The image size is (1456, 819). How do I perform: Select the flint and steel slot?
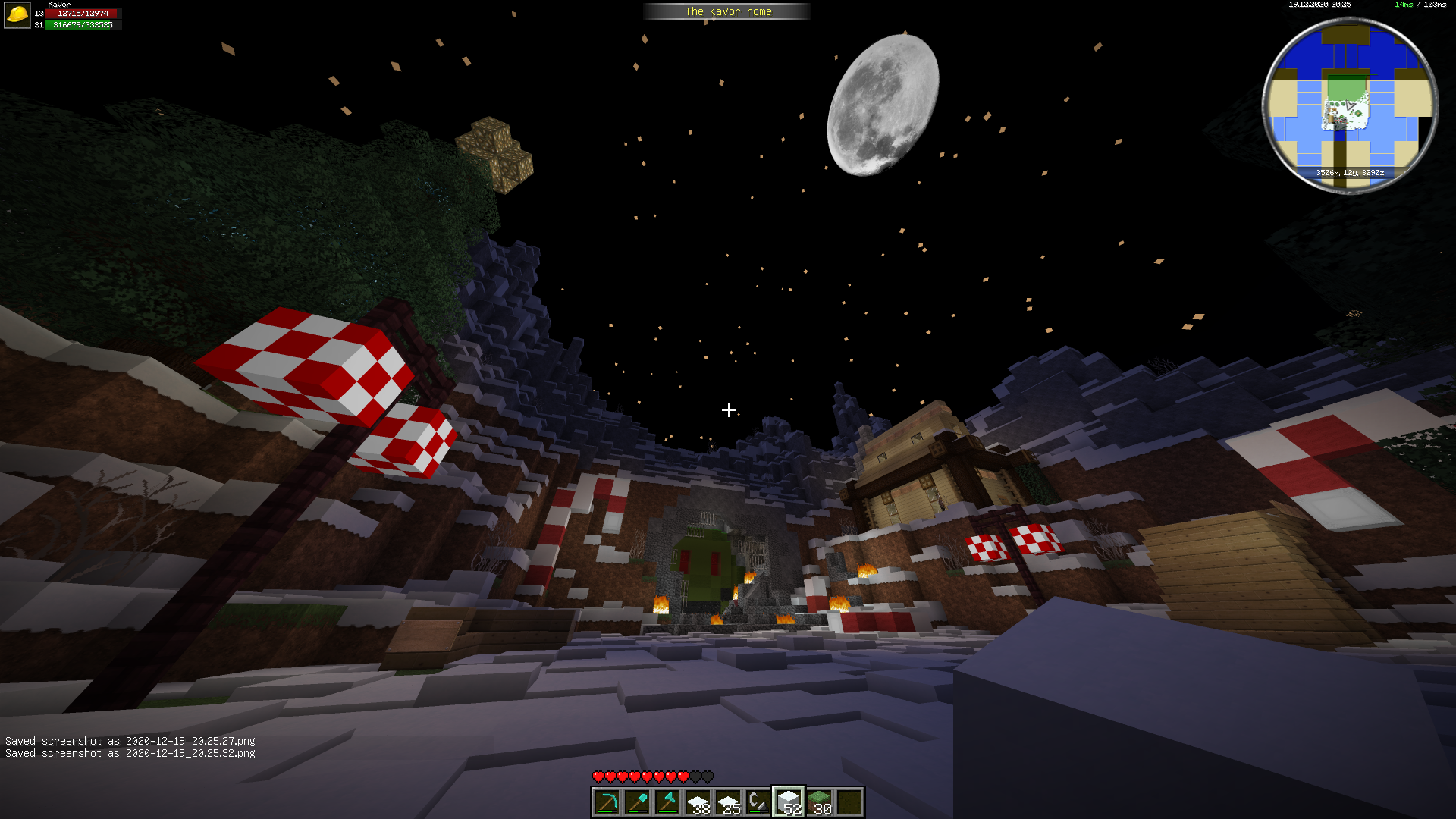tap(758, 802)
